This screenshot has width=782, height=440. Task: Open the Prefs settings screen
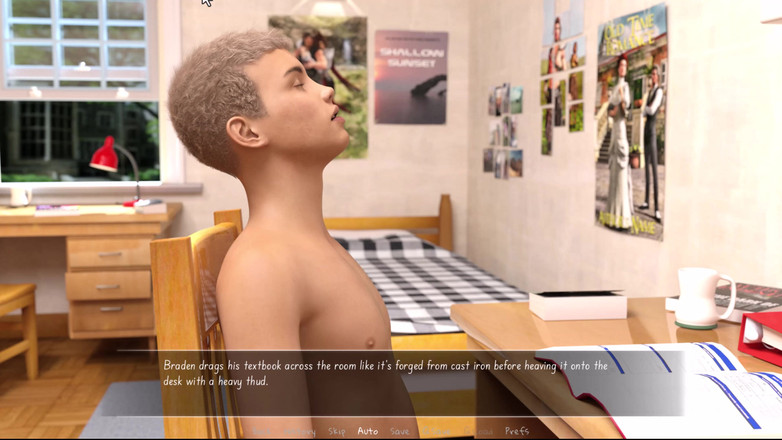[x=517, y=431]
